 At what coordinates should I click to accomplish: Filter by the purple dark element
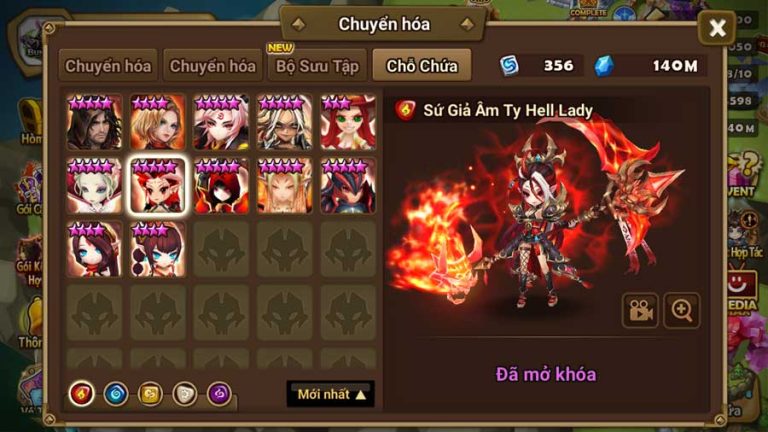pos(218,394)
